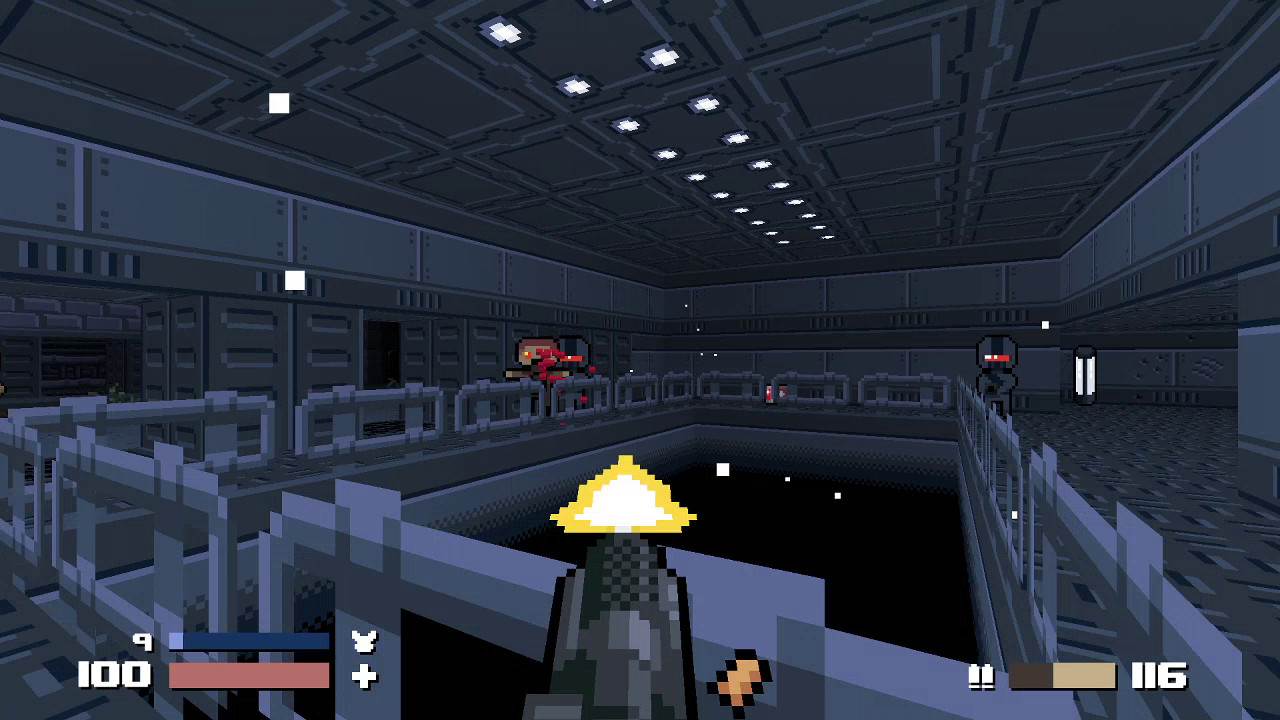The image size is (1280, 720).
Task: Click the yellow muzzle flash atop the gun
Action: (625, 495)
